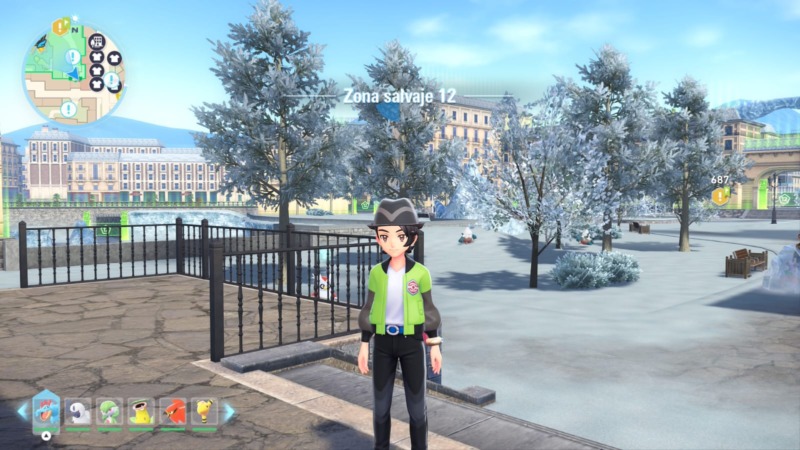Pick Victreebel in the party bar
The image size is (800, 450).
point(141,412)
